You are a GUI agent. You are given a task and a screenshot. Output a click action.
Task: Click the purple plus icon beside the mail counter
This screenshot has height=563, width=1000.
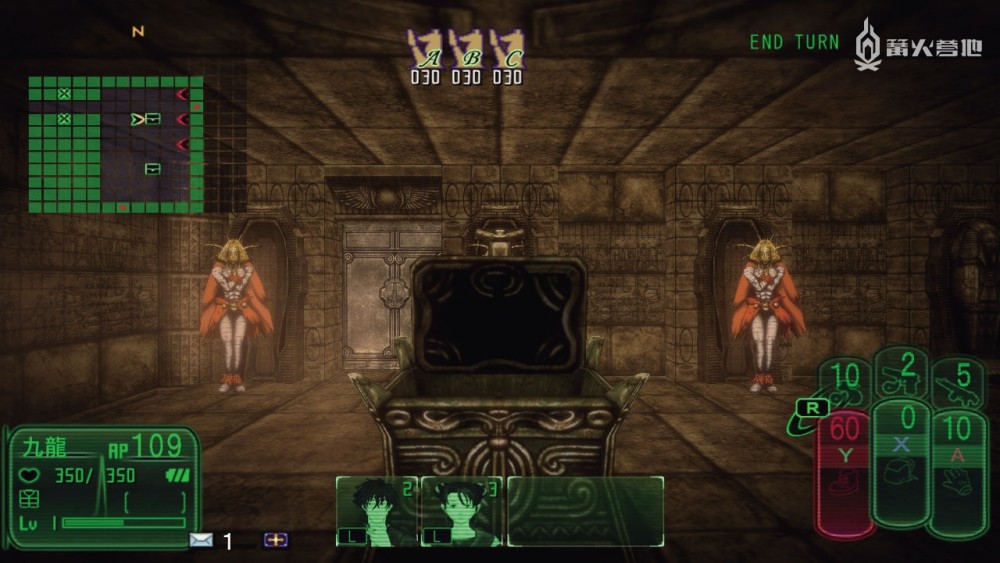coord(275,540)
